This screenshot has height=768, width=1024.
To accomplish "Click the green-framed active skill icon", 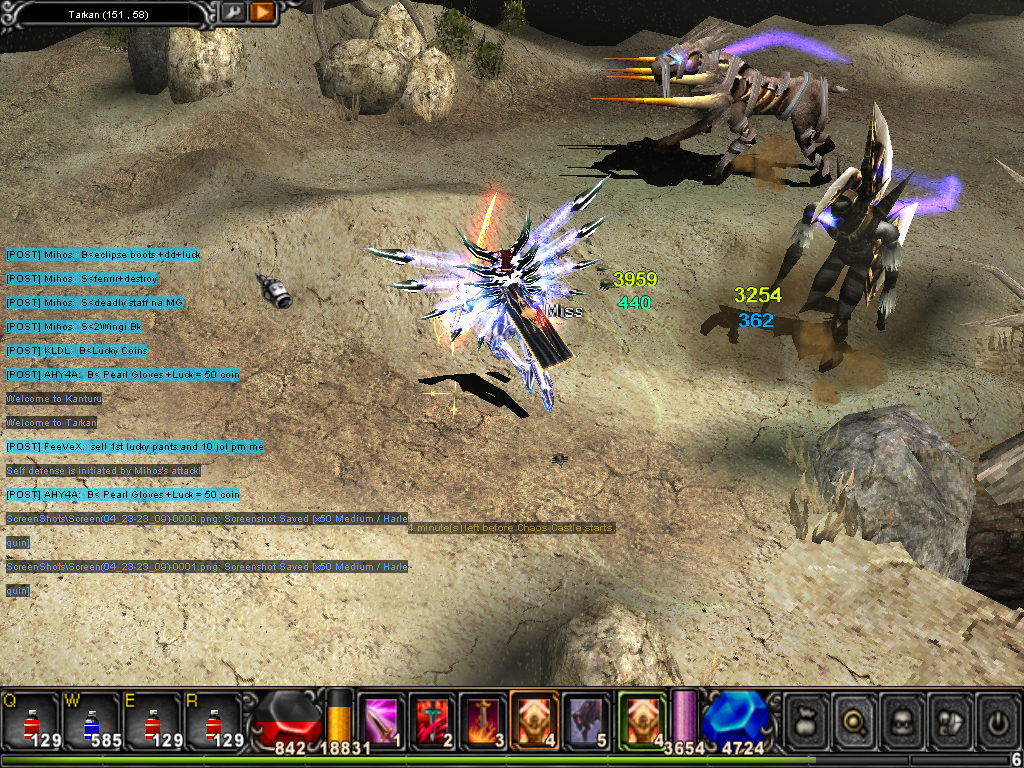I will (641, 719).
